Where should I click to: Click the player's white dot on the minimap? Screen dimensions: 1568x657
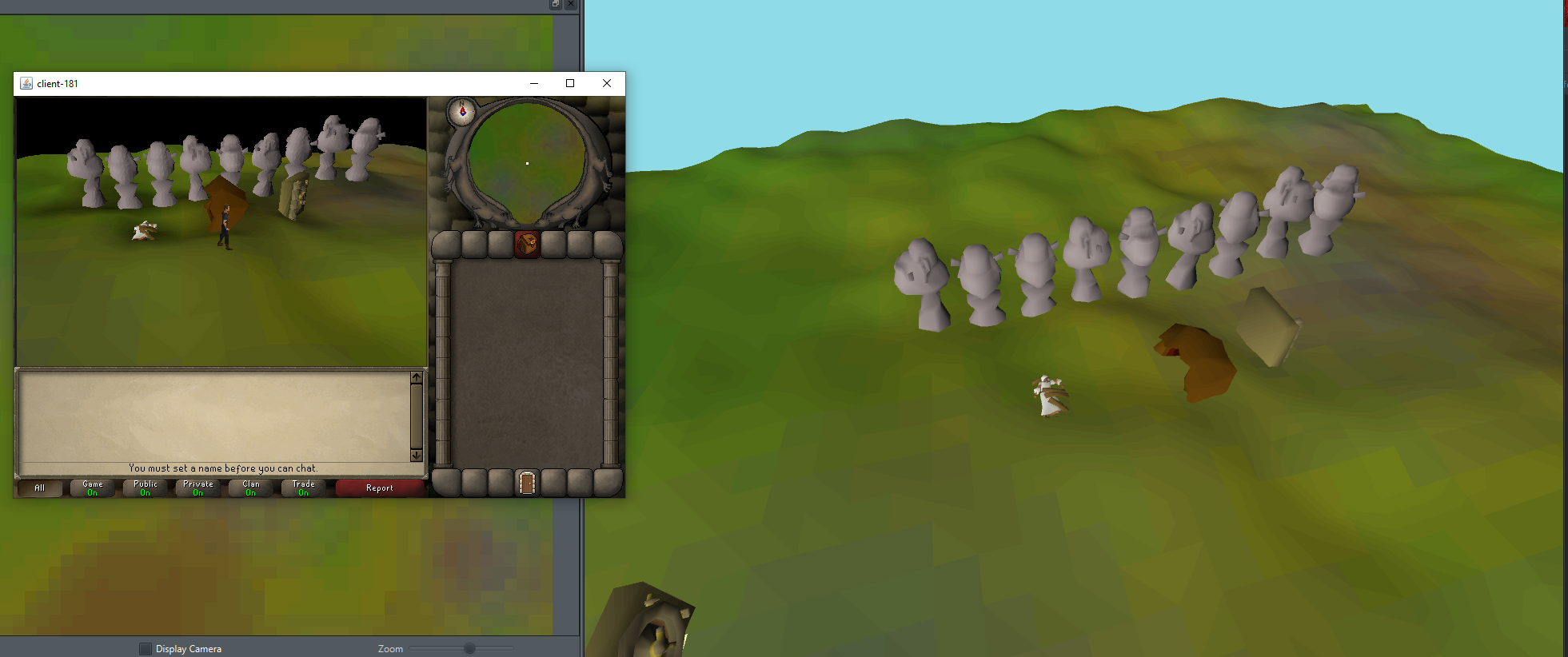click(x=528, y=164)
